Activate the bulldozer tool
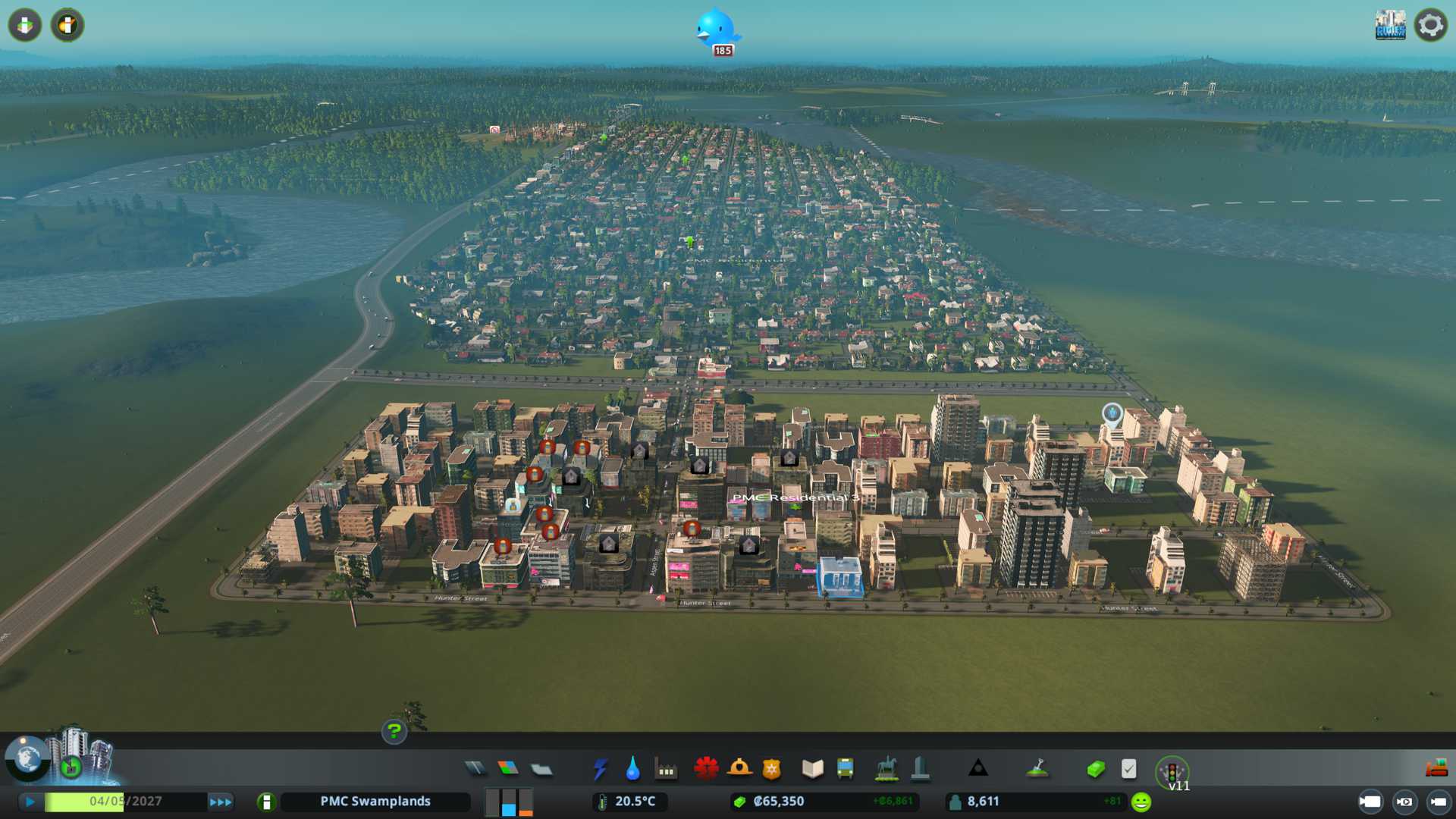The image size is (1456, 819). point(1436,769)
